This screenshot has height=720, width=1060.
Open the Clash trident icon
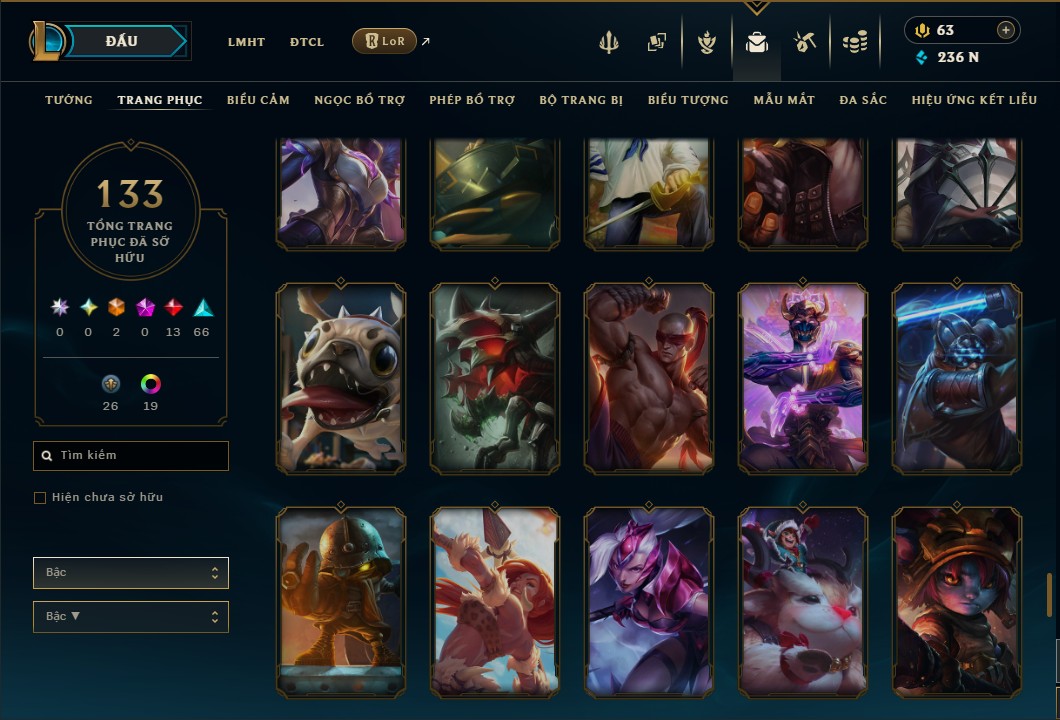coord(610,42)
